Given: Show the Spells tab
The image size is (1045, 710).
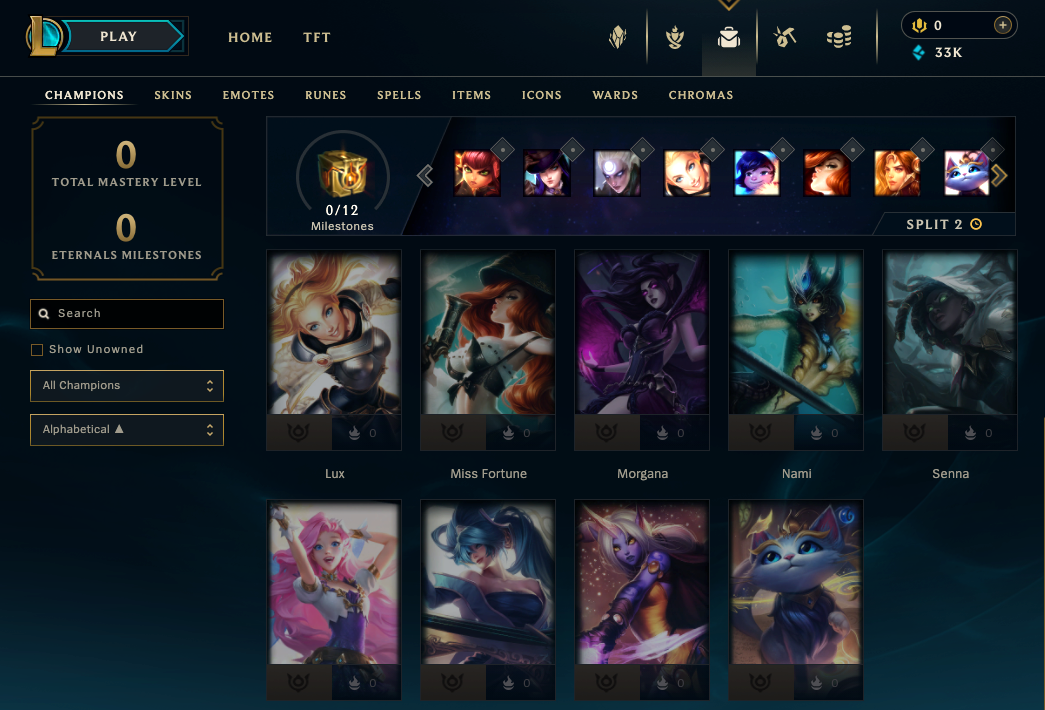Looking at the screenshot, I should [399, 95].
